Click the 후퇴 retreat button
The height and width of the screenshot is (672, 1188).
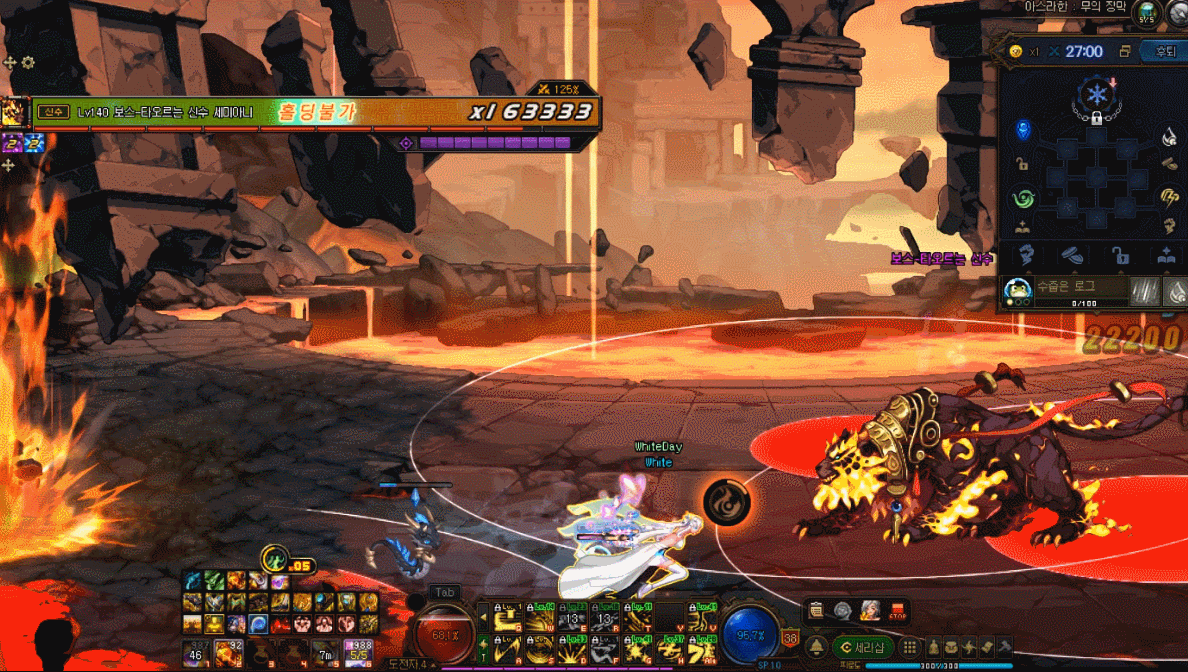(x=1165, y=52)
